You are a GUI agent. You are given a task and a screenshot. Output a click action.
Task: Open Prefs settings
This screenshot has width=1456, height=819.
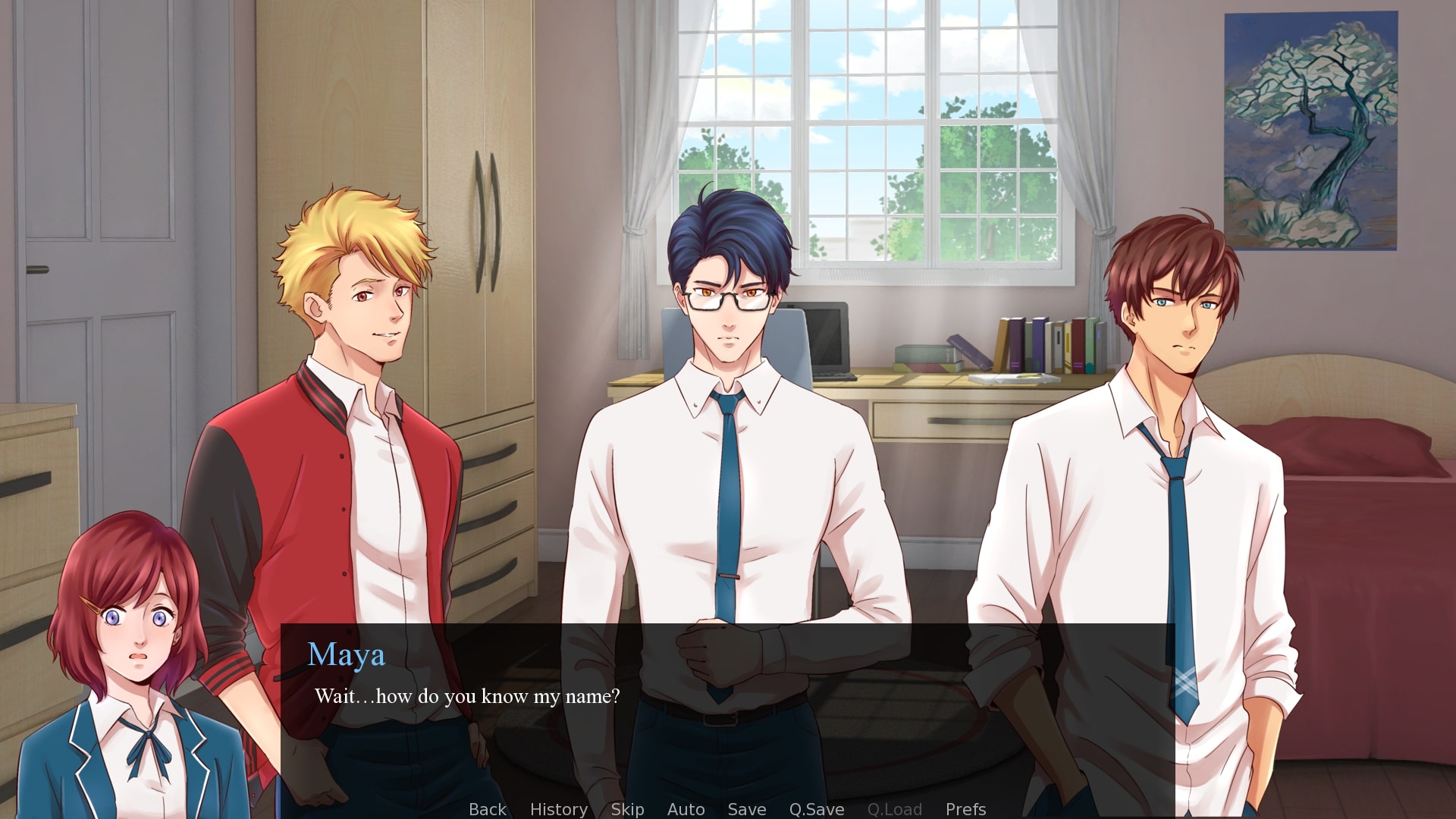pyautogui.click(x=965, y=809)
